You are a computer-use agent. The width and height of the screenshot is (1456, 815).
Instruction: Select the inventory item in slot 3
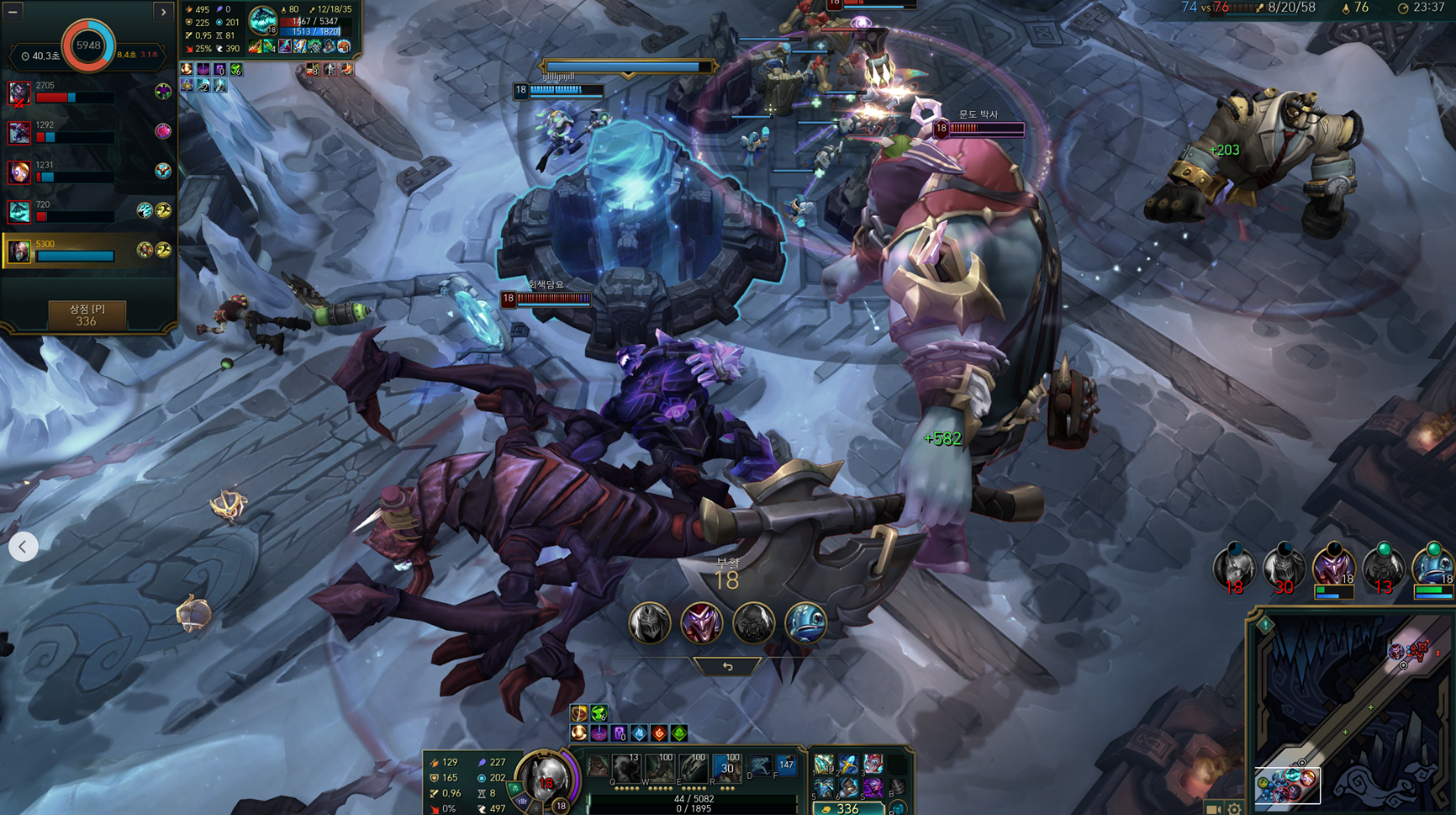tap(873, 765)
